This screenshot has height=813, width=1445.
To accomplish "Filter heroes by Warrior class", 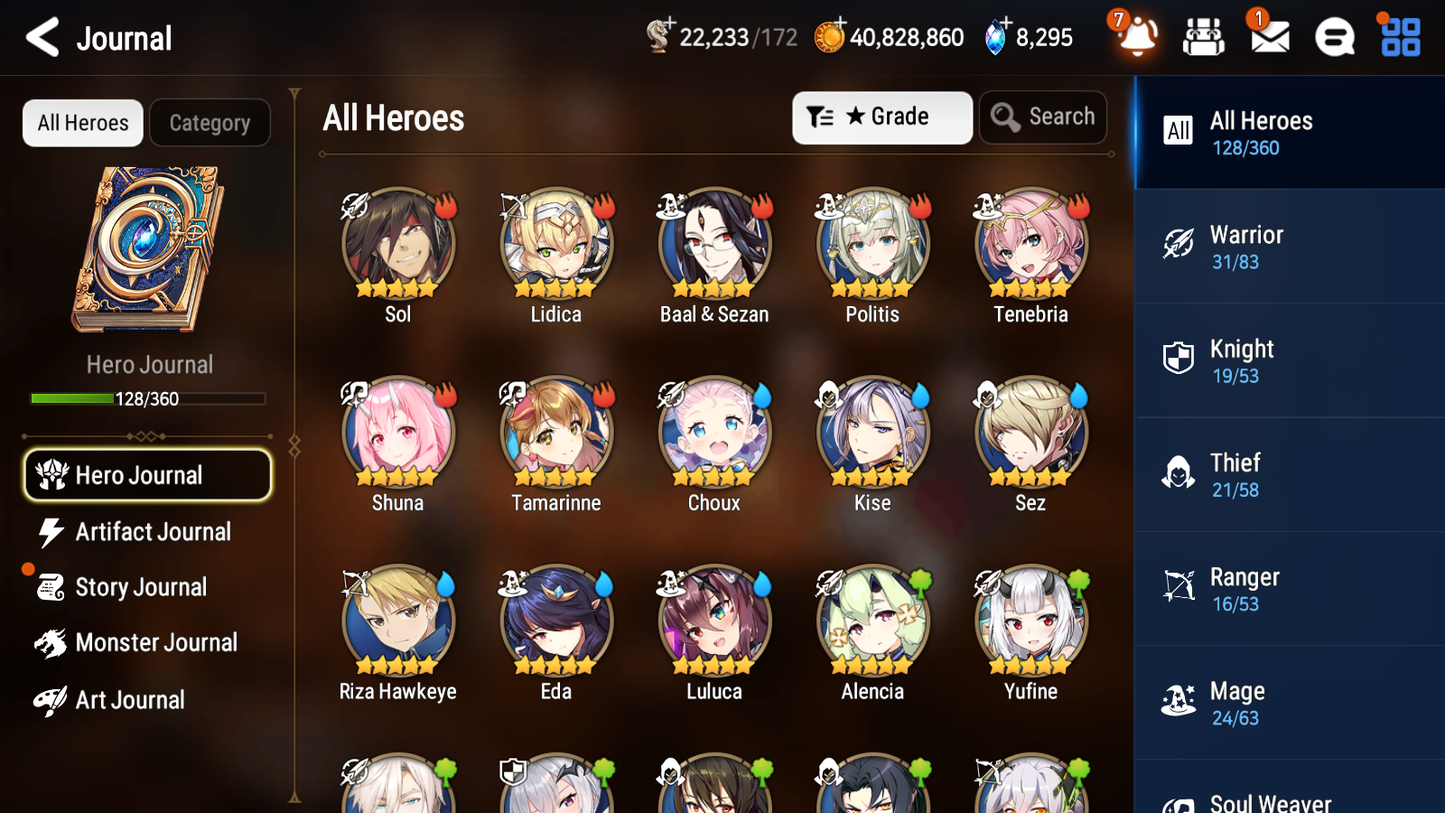I will (x=1289, y=247).
